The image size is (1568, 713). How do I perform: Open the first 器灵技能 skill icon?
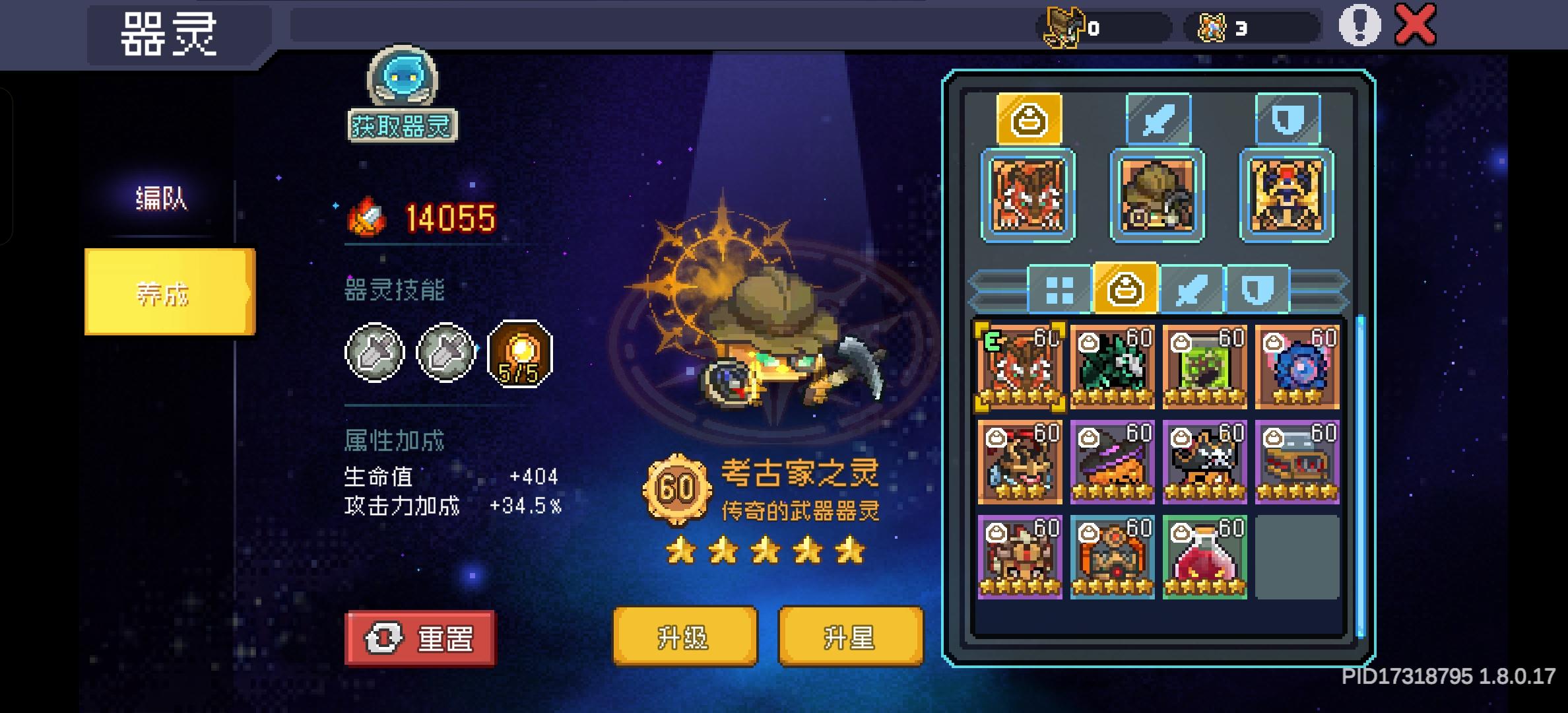point(373,352)
